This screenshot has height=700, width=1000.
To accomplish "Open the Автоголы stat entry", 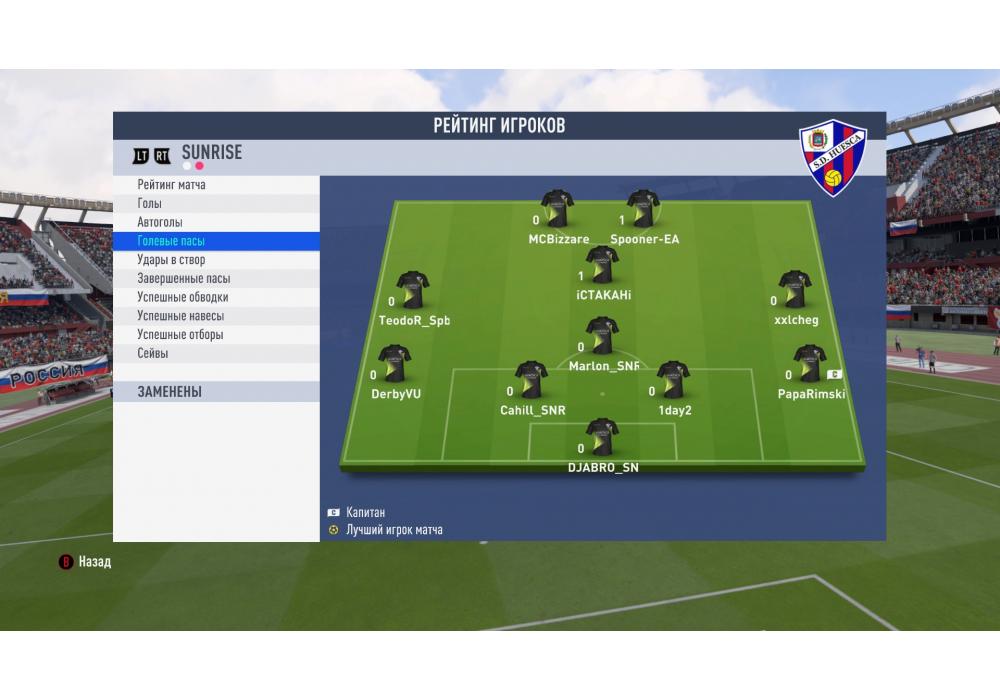I will pos(216,222).
